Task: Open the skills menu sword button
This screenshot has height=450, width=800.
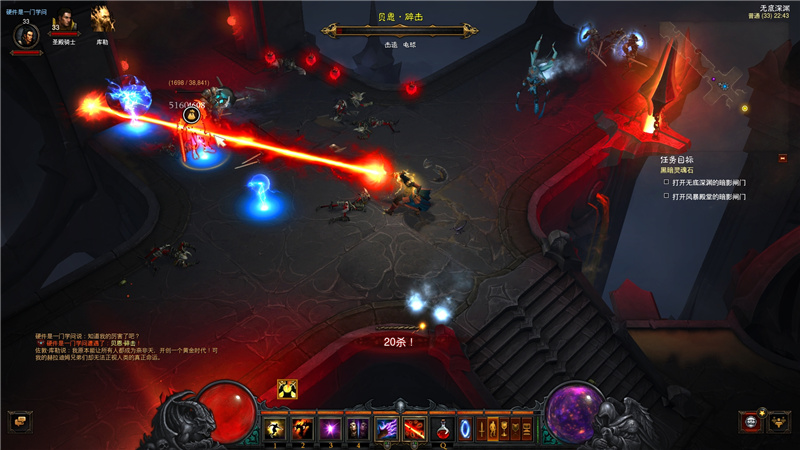Action: click(482, 429)
